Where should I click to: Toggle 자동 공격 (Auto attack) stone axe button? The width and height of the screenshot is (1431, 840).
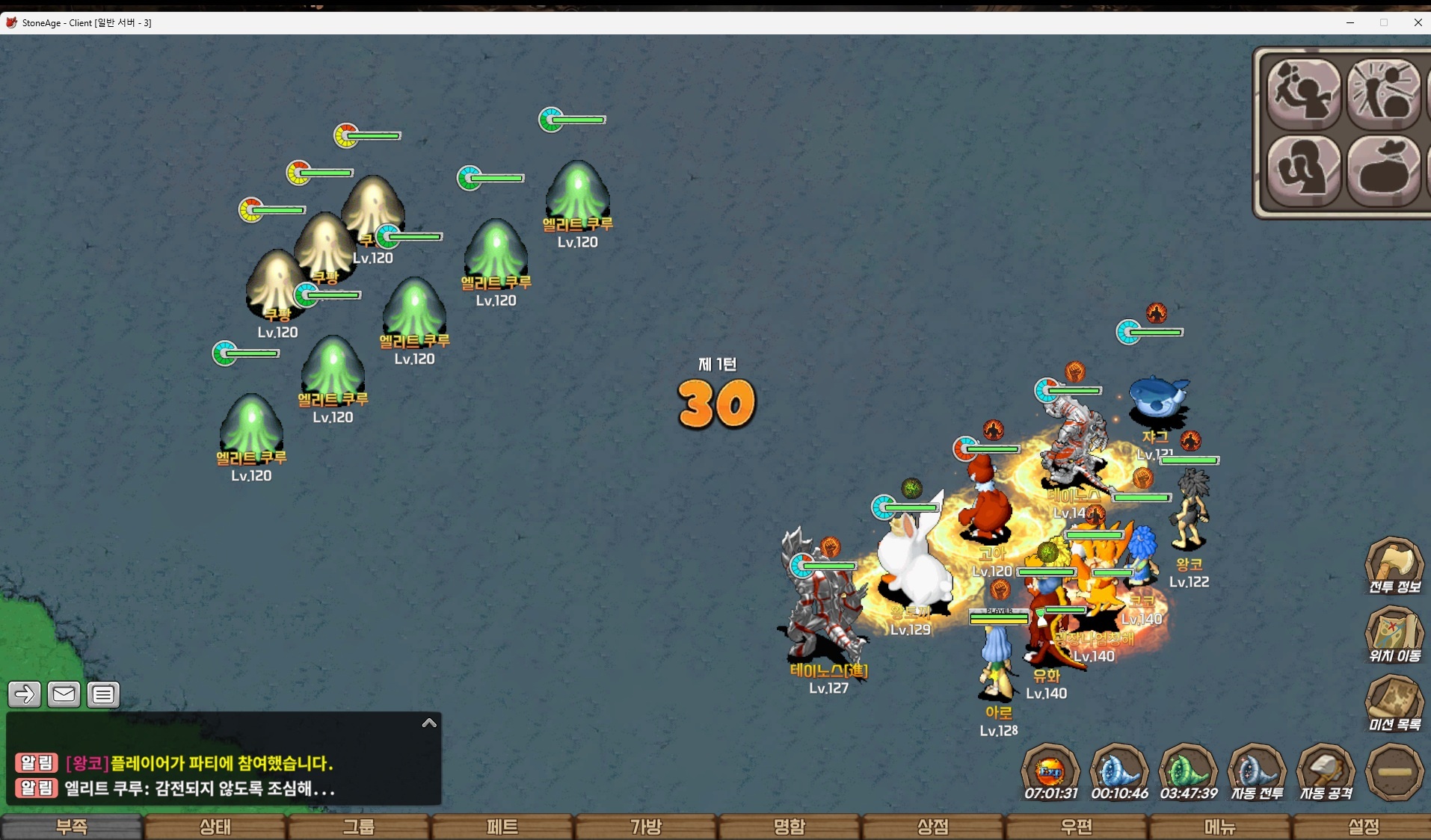pyautogui.click(x=1326, y=771)
